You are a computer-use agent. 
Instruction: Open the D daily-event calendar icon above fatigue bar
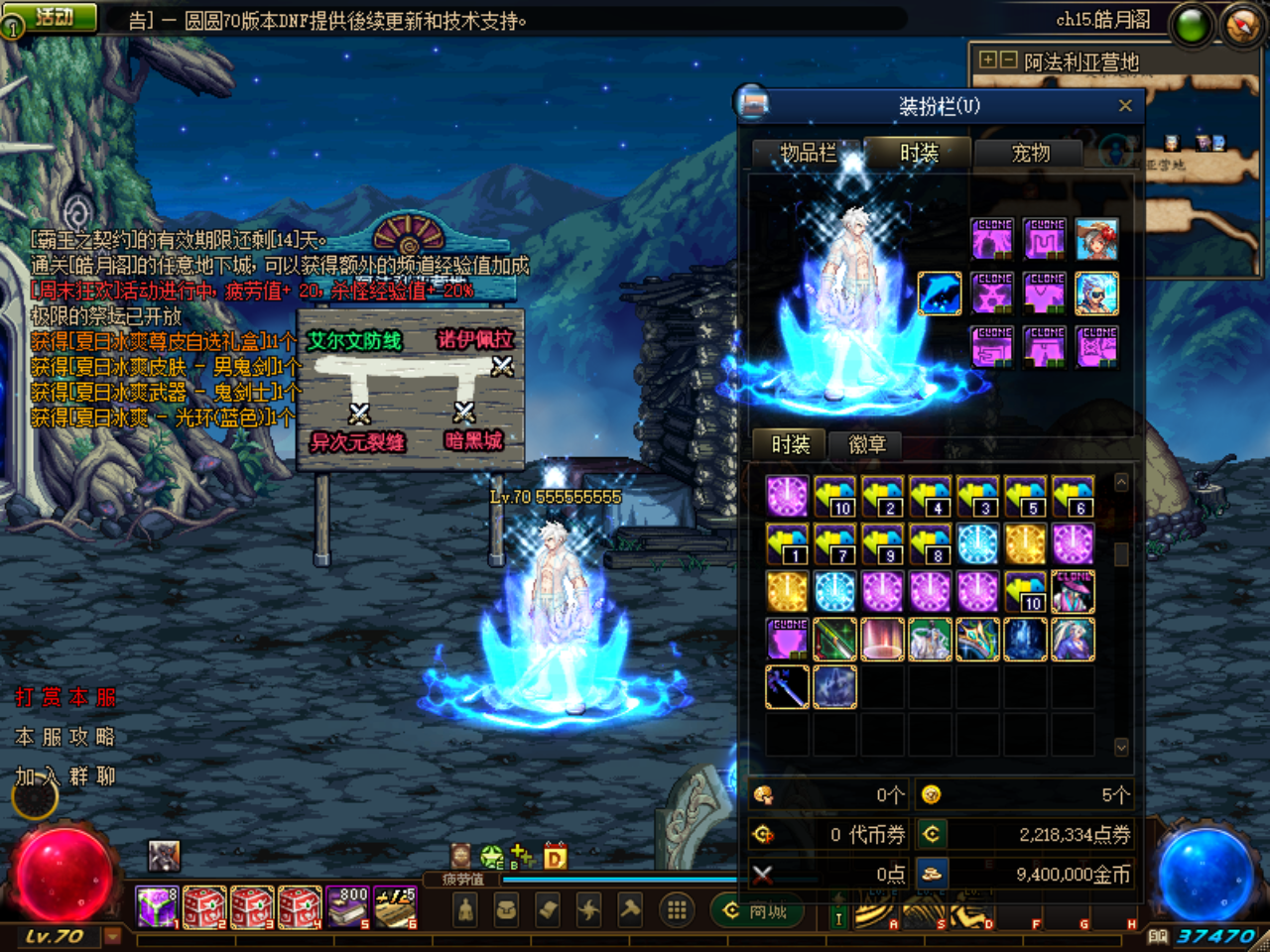[556, 857]
